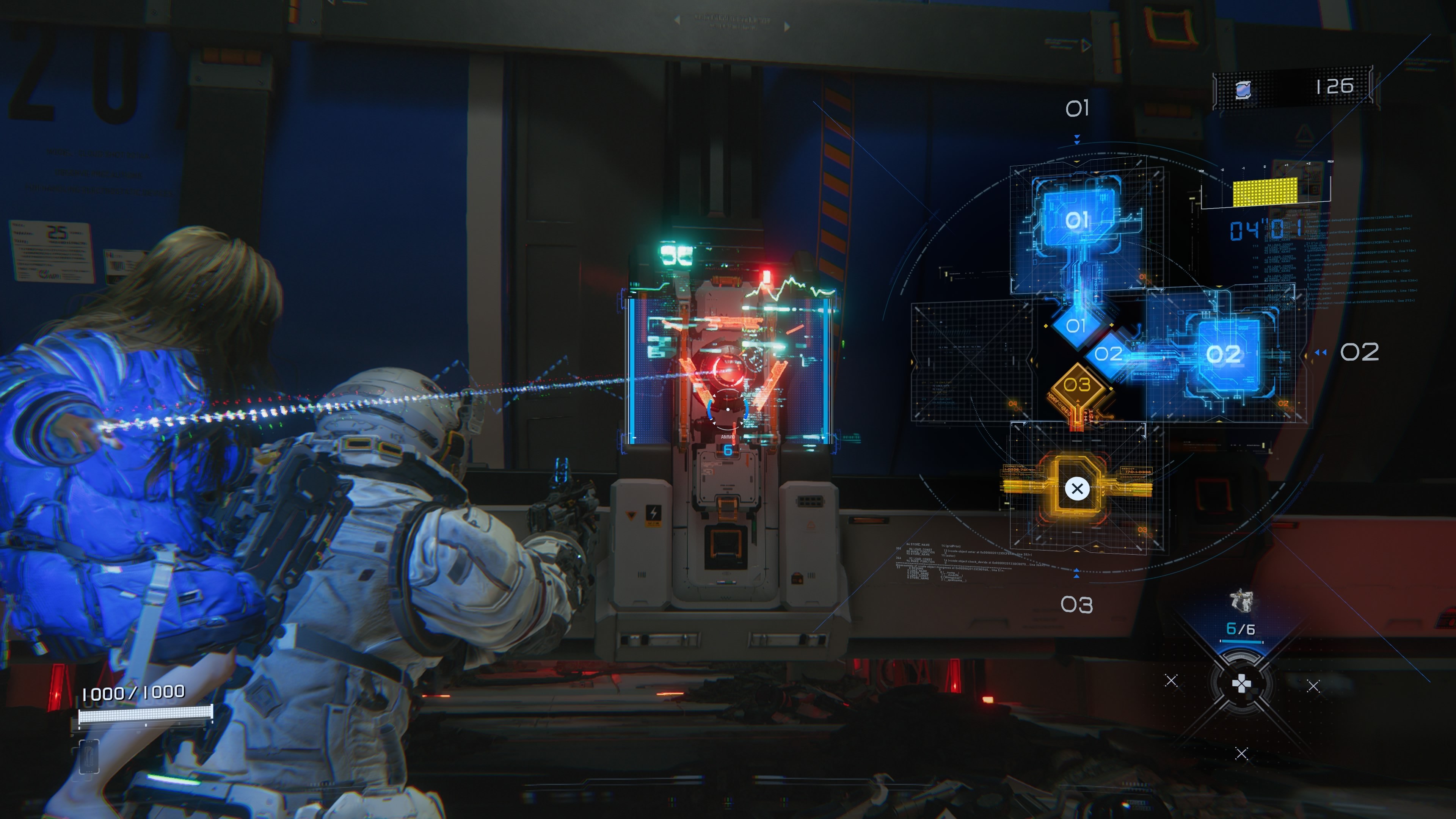This screenshot has width=1456, height=819.
Task: Select the equipped pistol weapon icon
Action: (1241, 601)
